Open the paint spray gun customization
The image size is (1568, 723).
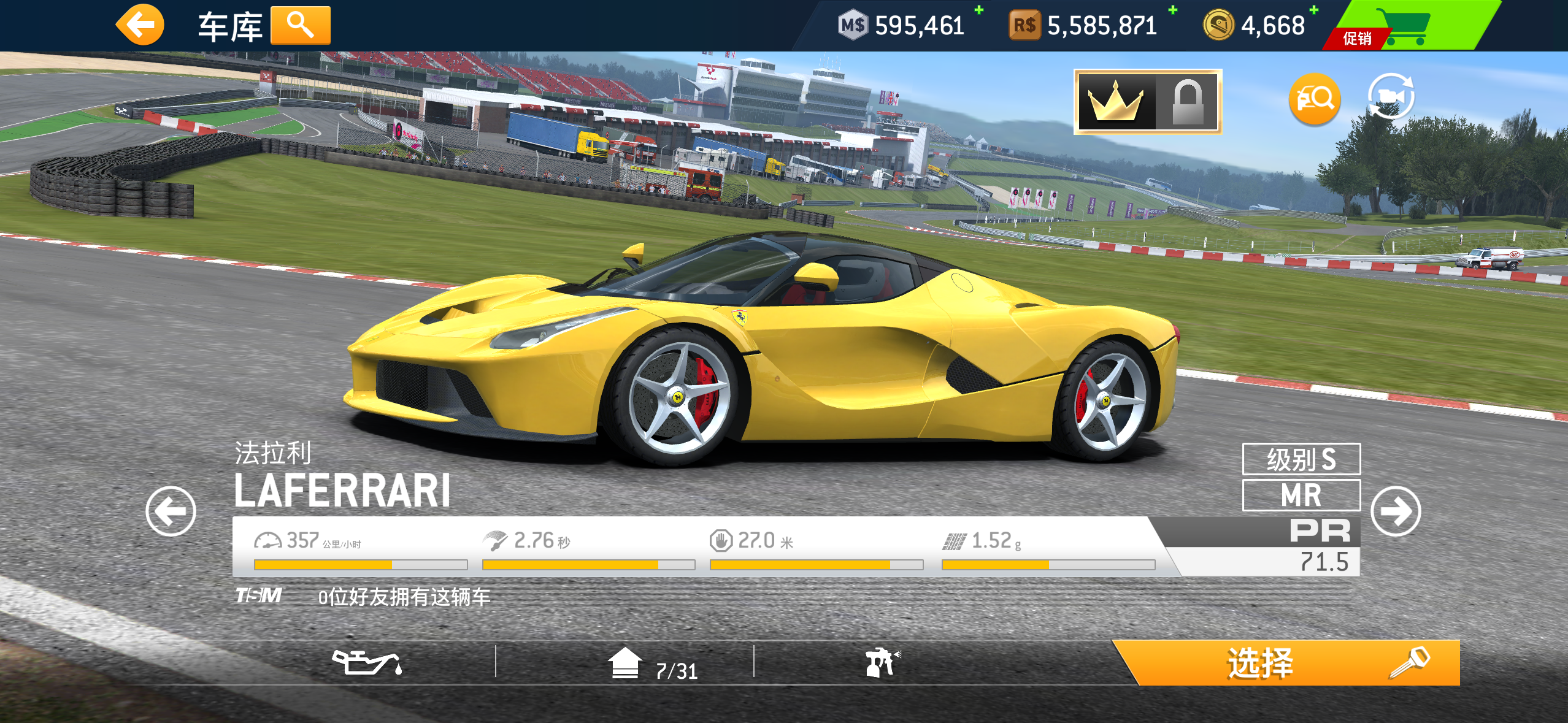882,663
